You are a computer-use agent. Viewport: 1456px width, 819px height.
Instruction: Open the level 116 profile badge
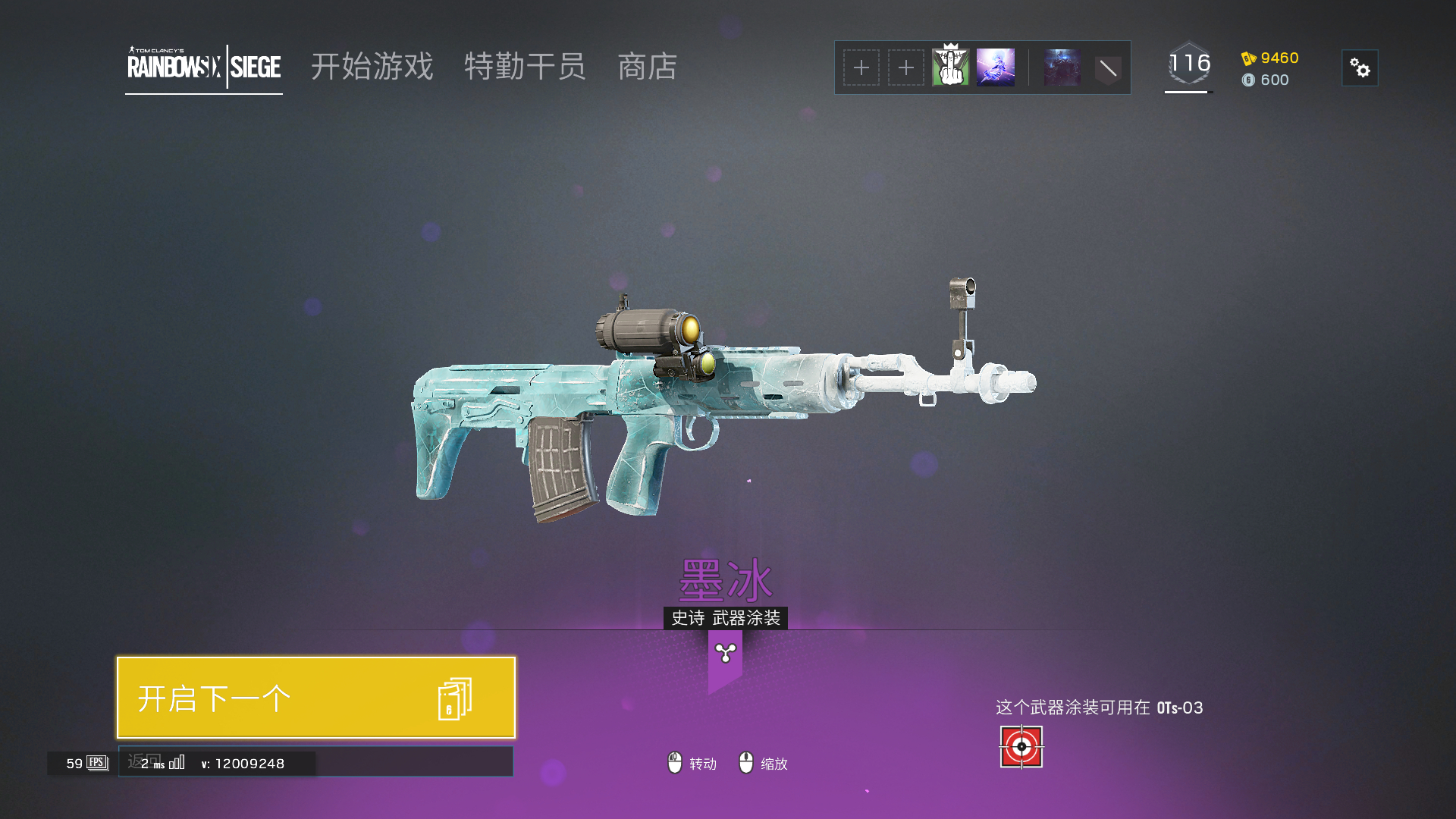pos(1188,64)
